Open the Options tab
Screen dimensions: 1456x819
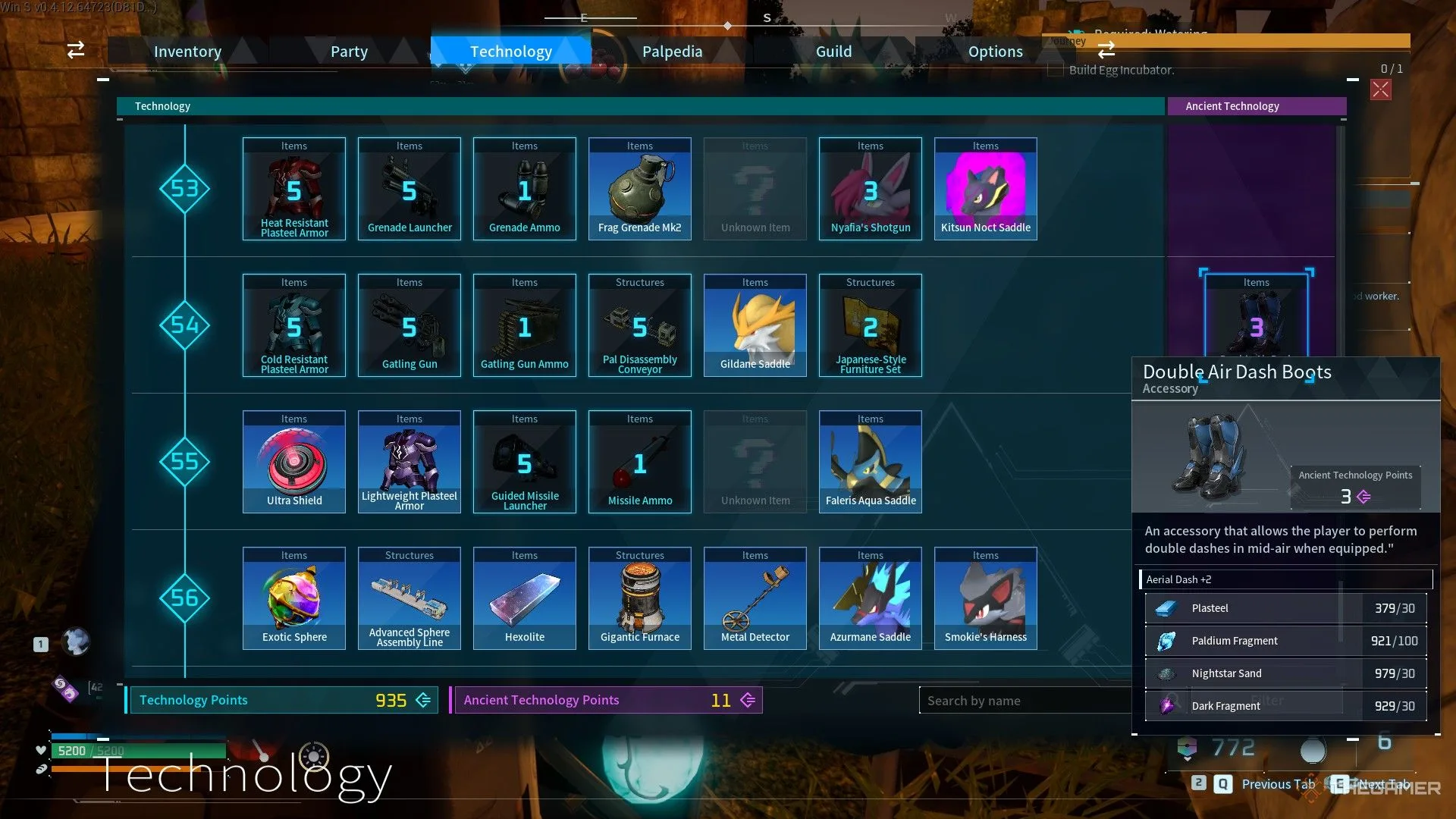click(x=995, y=52)
